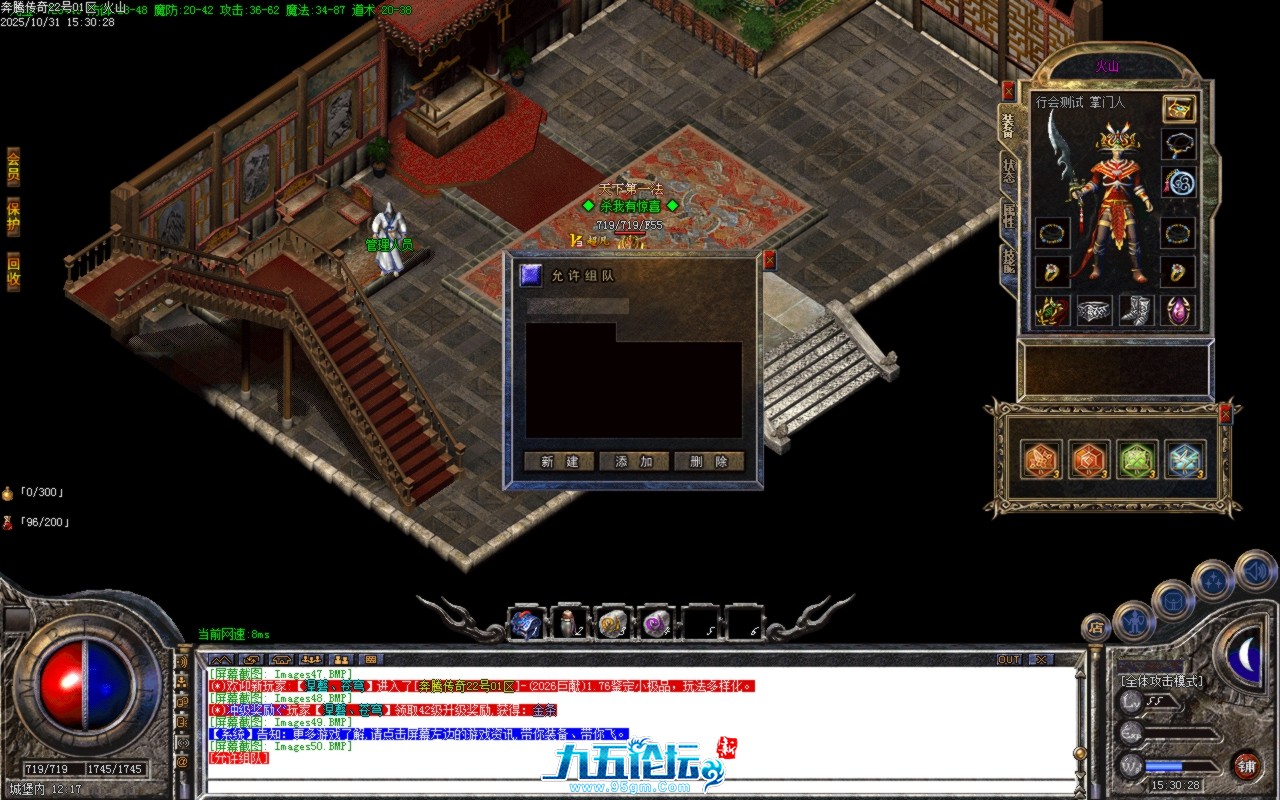
Task: Click the blue character figure icon
Action: 1134,623
